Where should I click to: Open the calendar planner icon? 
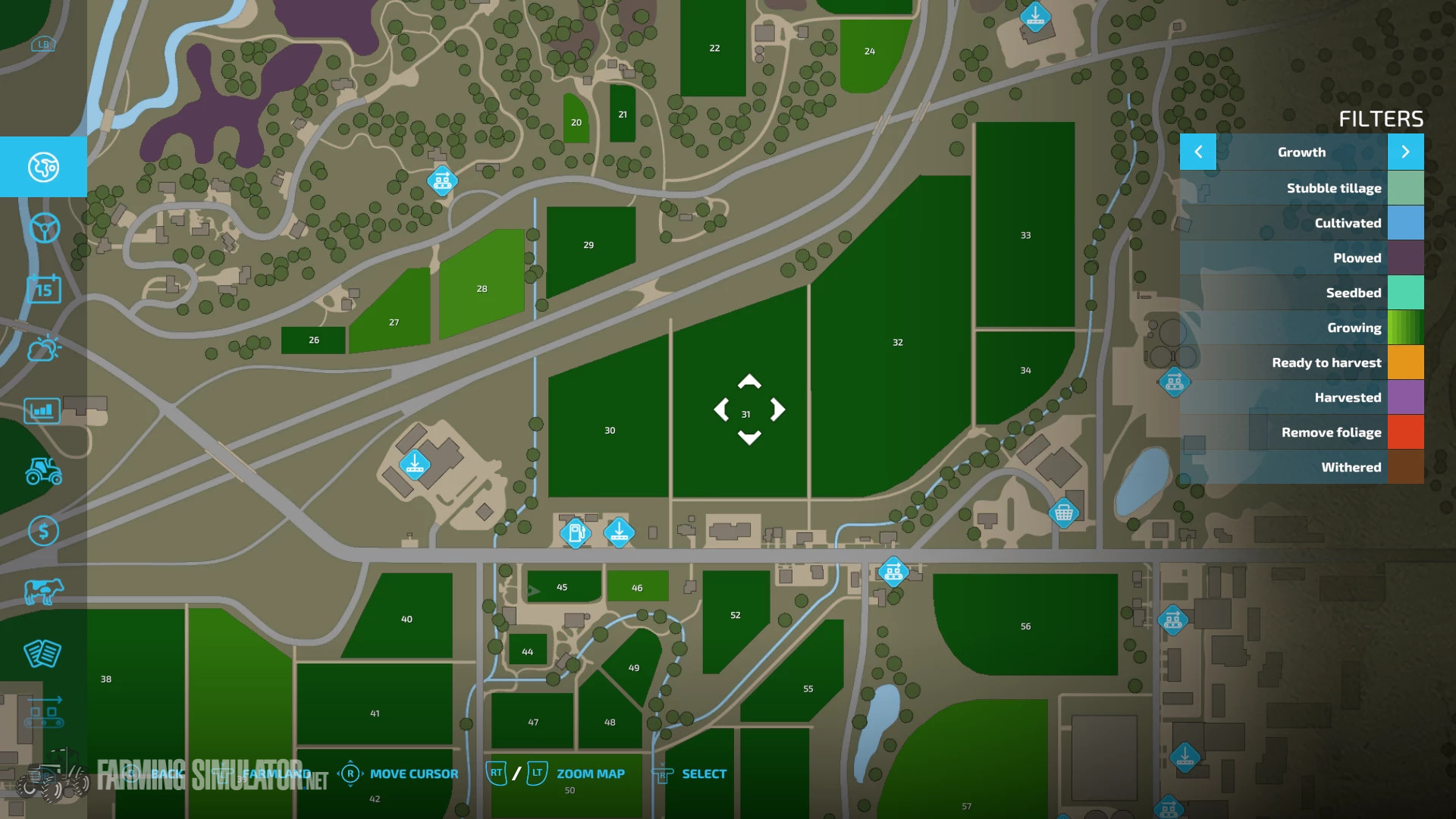coord(43,289)
